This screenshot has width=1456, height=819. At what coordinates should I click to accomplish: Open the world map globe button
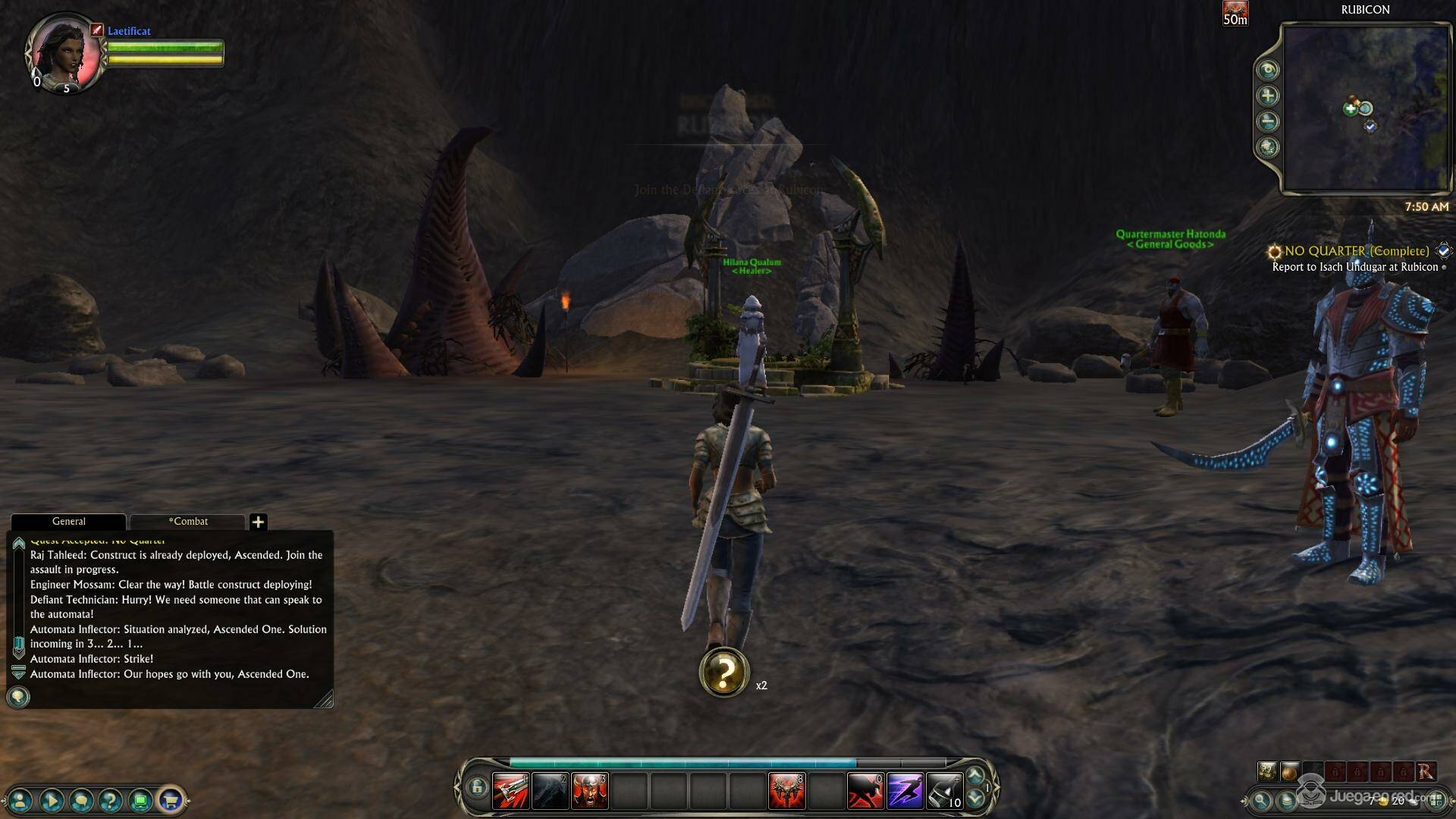click(x=1267, y=147)
